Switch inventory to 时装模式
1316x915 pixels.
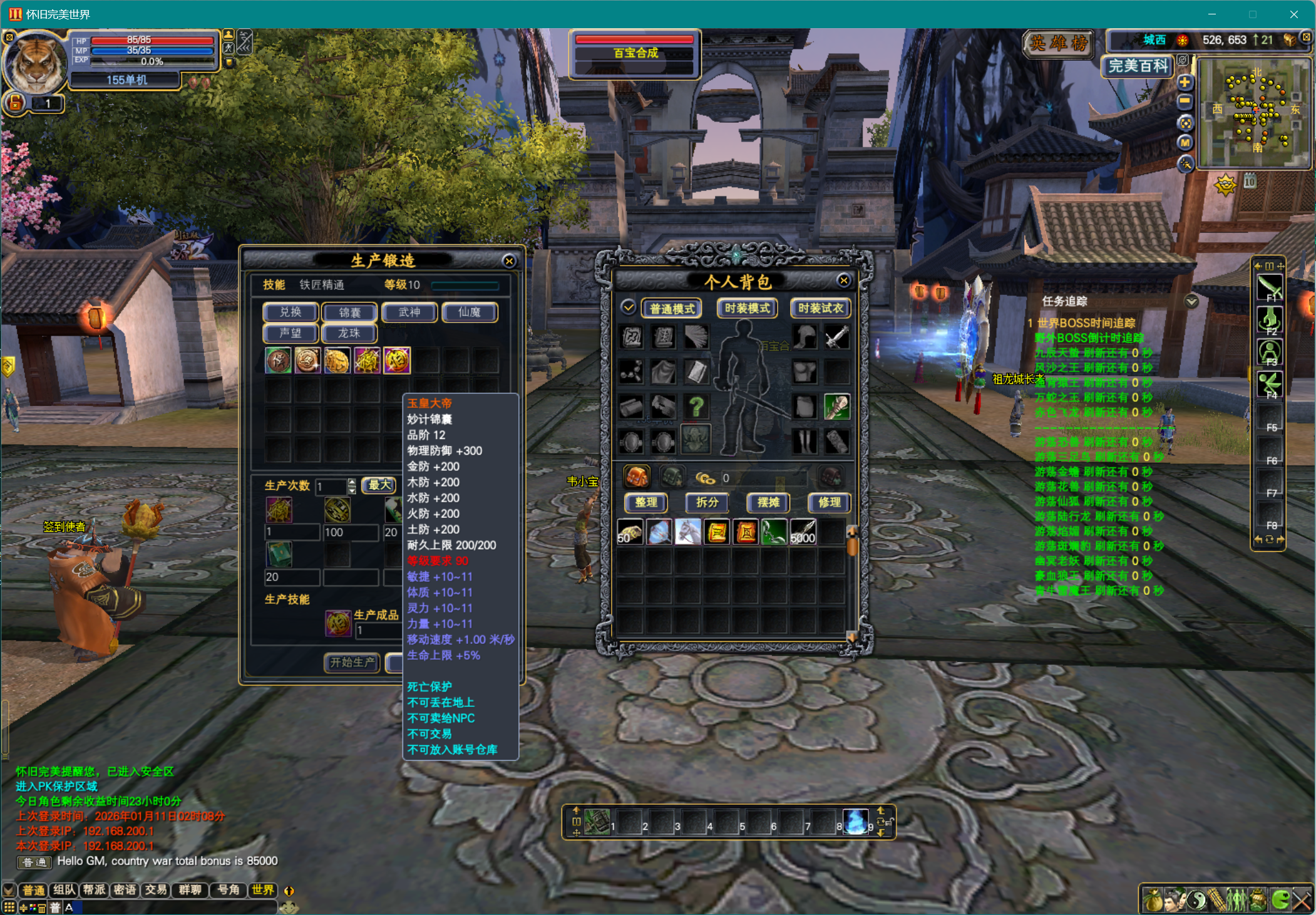pos(747,308)
